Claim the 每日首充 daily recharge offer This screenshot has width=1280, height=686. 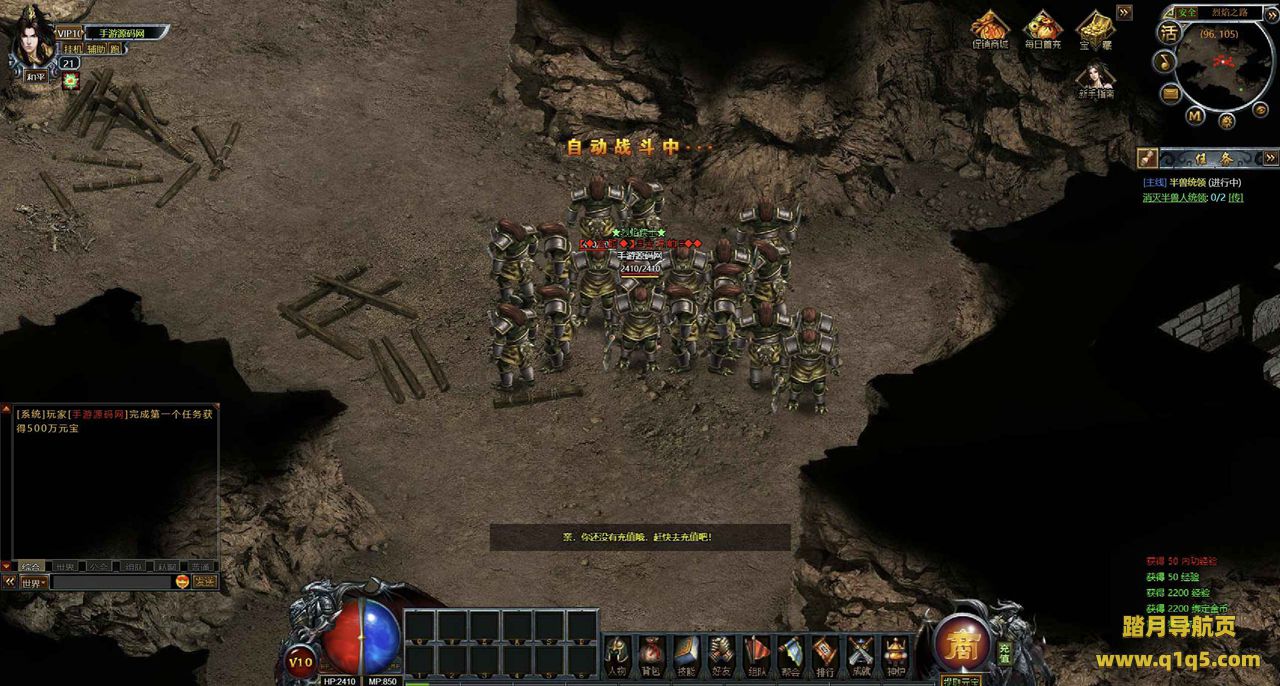[x=1042, y=30]
